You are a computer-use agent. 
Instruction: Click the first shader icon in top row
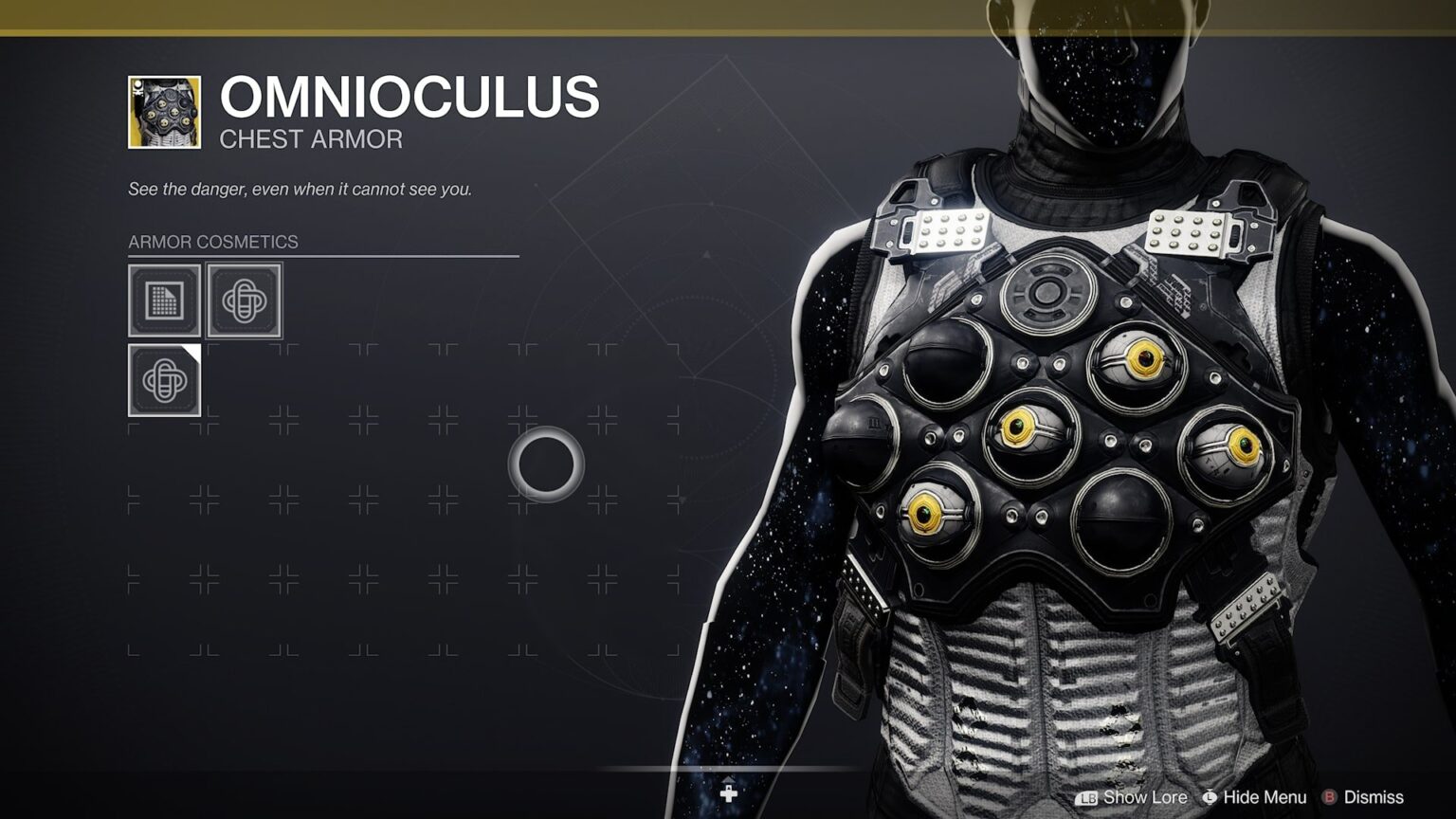[x=243, y=302]
